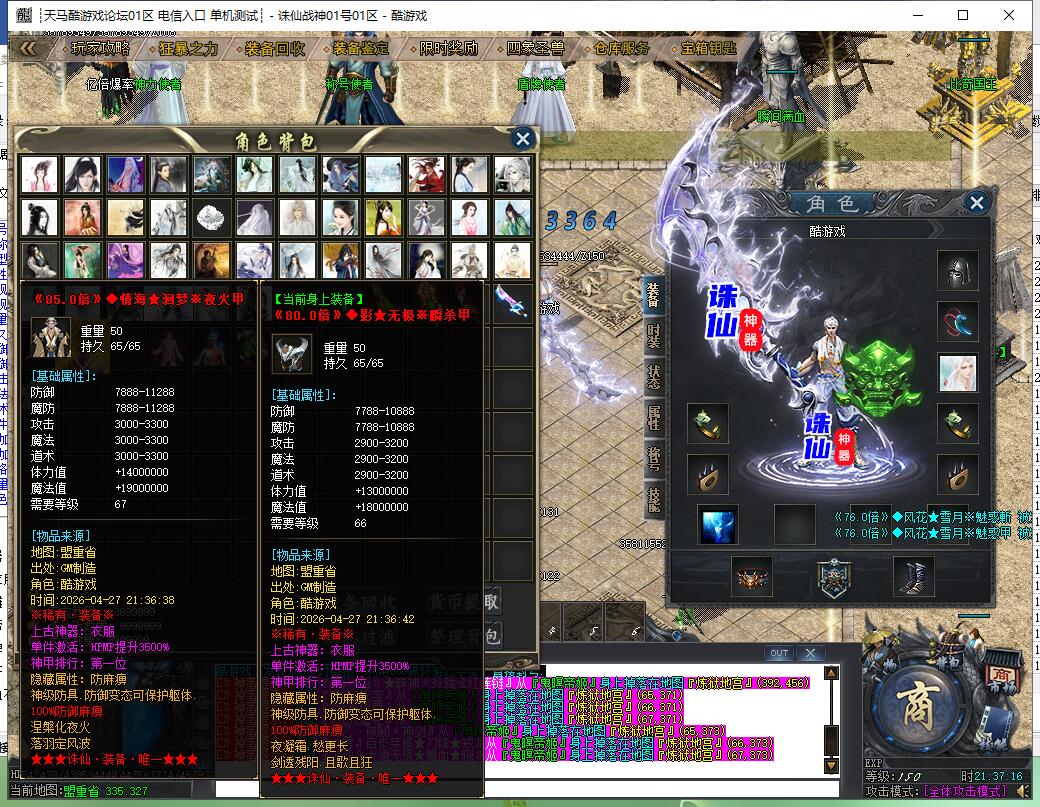Open the 装备回收 menu entry
Screen dimensions: 1040x807
coord(274,48)
